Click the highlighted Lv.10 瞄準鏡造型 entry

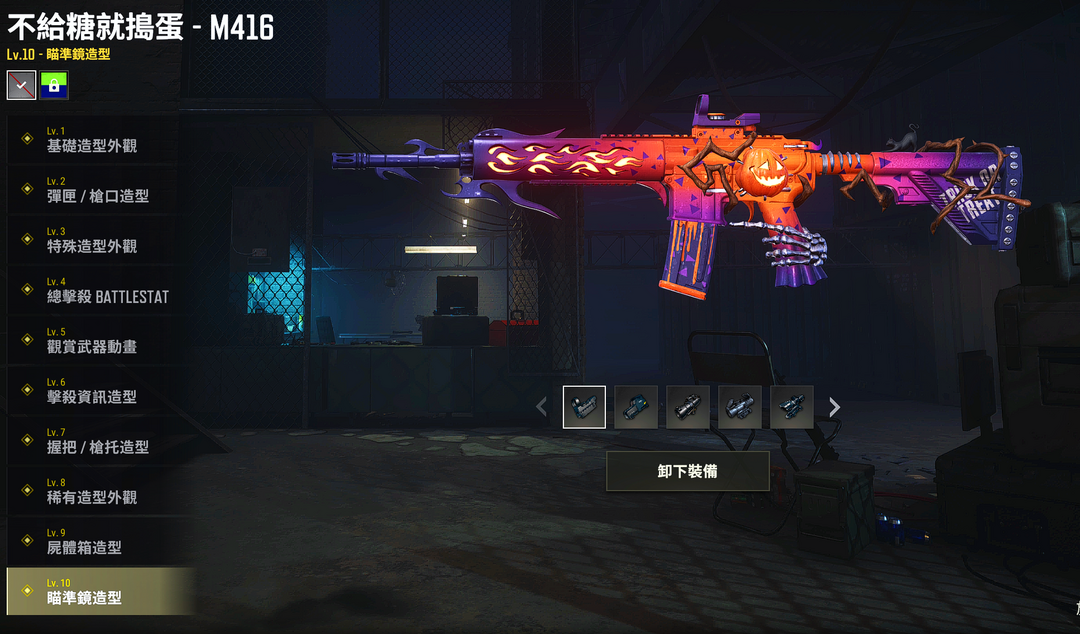[84, 592]
